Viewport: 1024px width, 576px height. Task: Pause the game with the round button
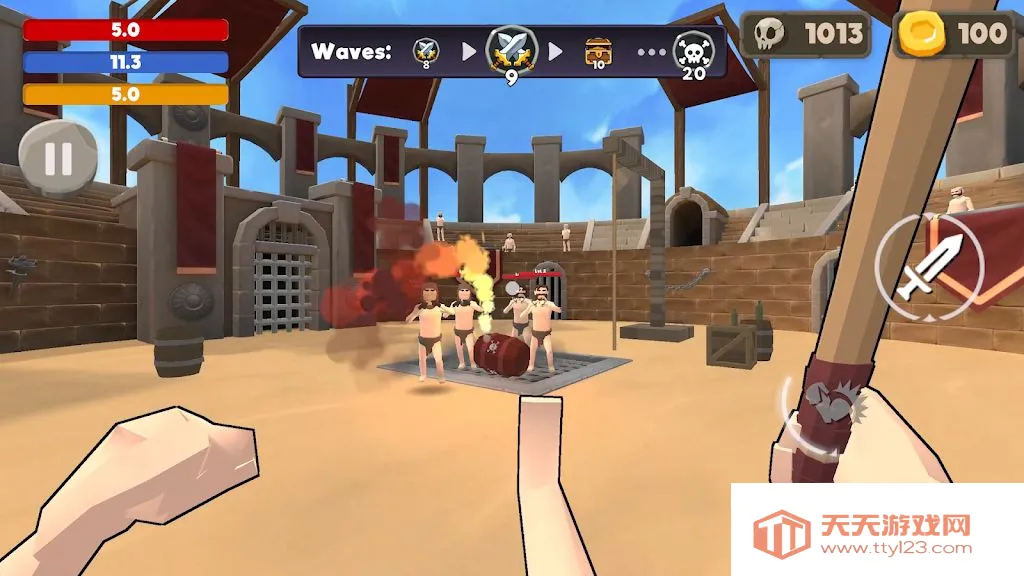(58, 158)
